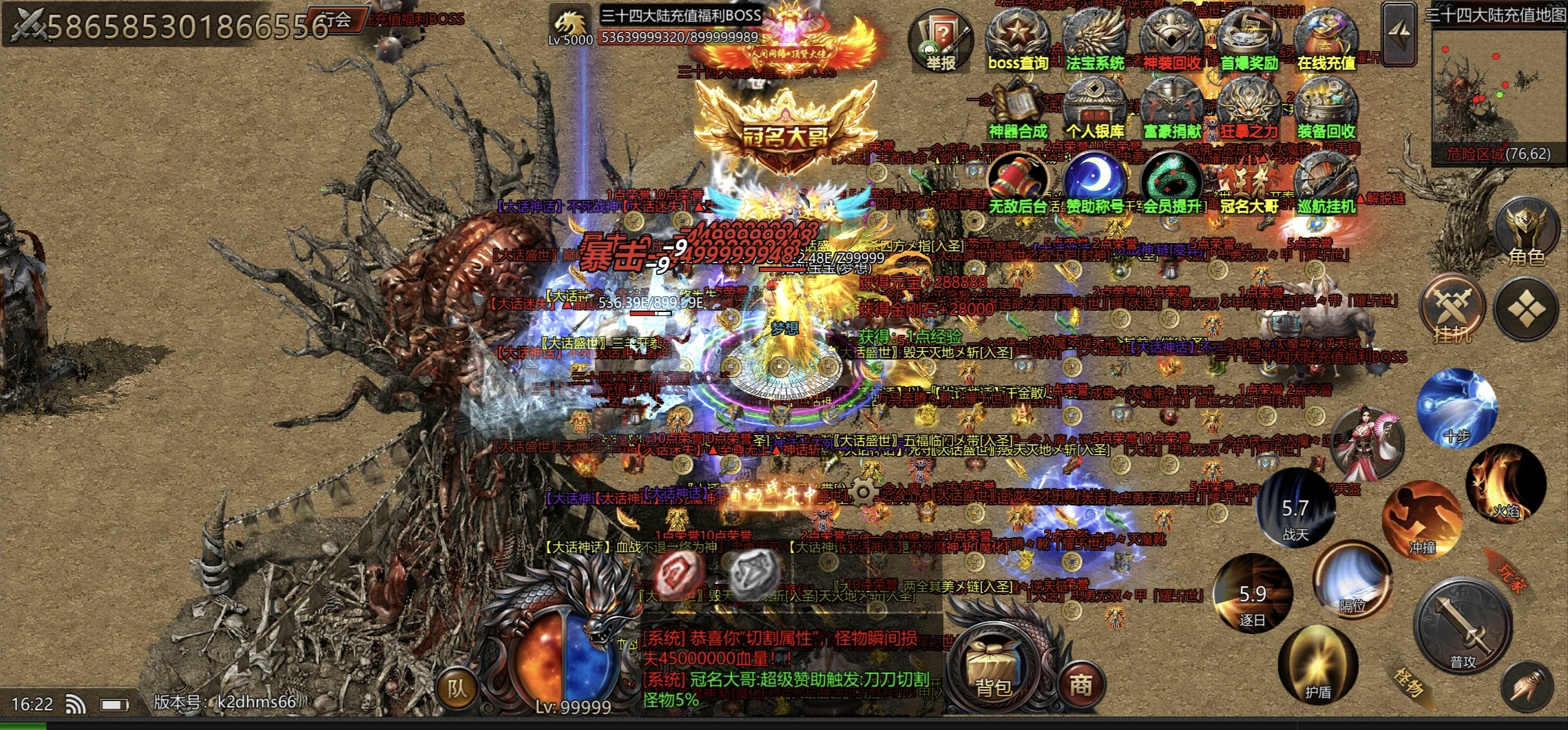Open the 神器合成 artifact crafting icon
This screenshot has width=1568, height=730.
click(1017, 109)
